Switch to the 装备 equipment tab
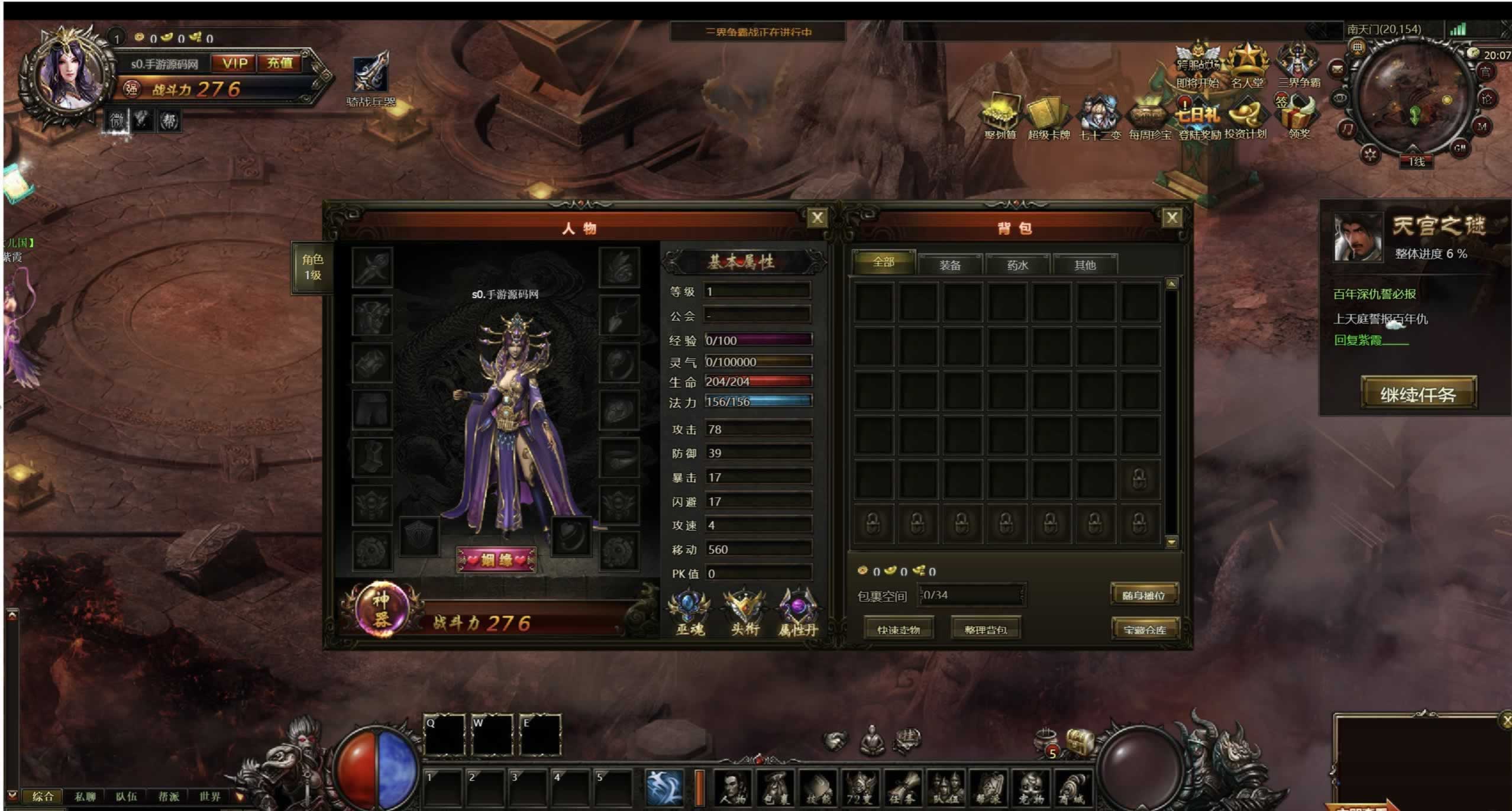The image size is (1512, 811). [950, 264]
